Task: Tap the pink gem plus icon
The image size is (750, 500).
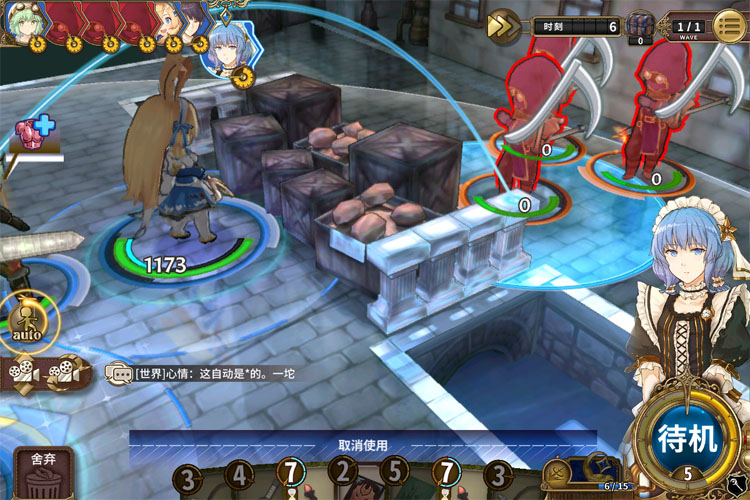Action: pos(33,135)
